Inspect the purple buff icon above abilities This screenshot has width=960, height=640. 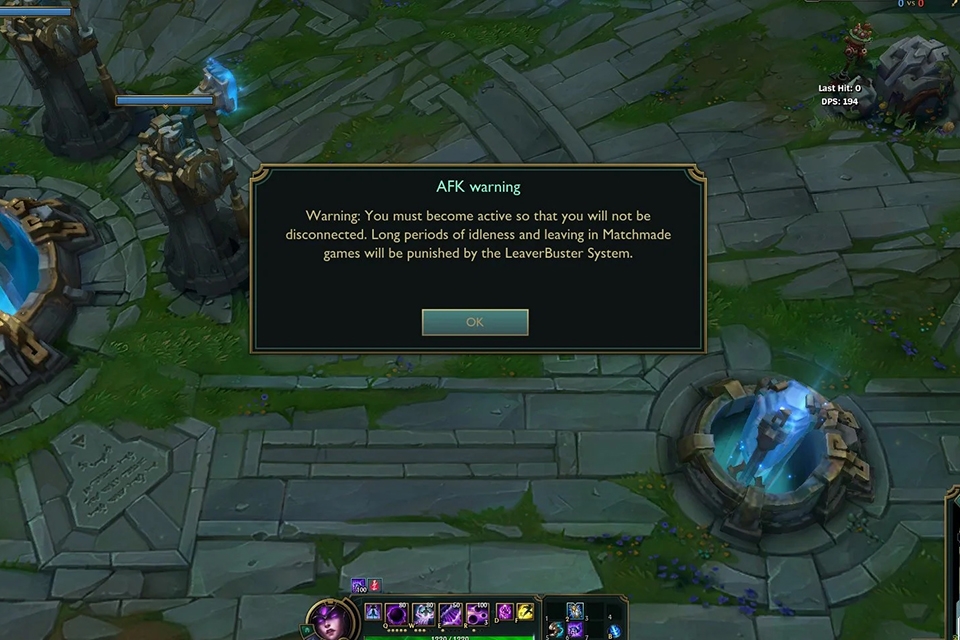358,585
